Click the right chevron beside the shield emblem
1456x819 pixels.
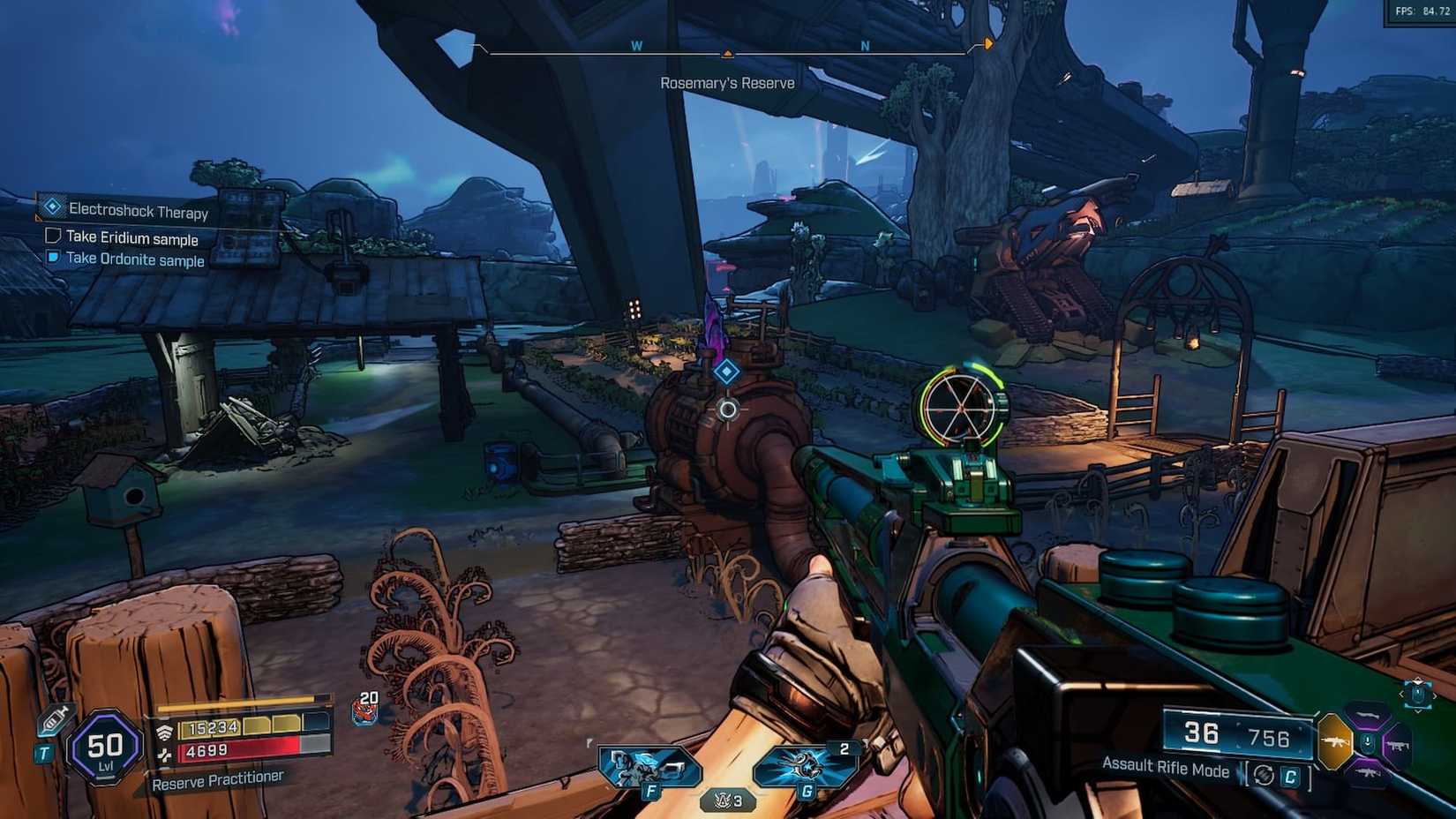[1436, 694]
